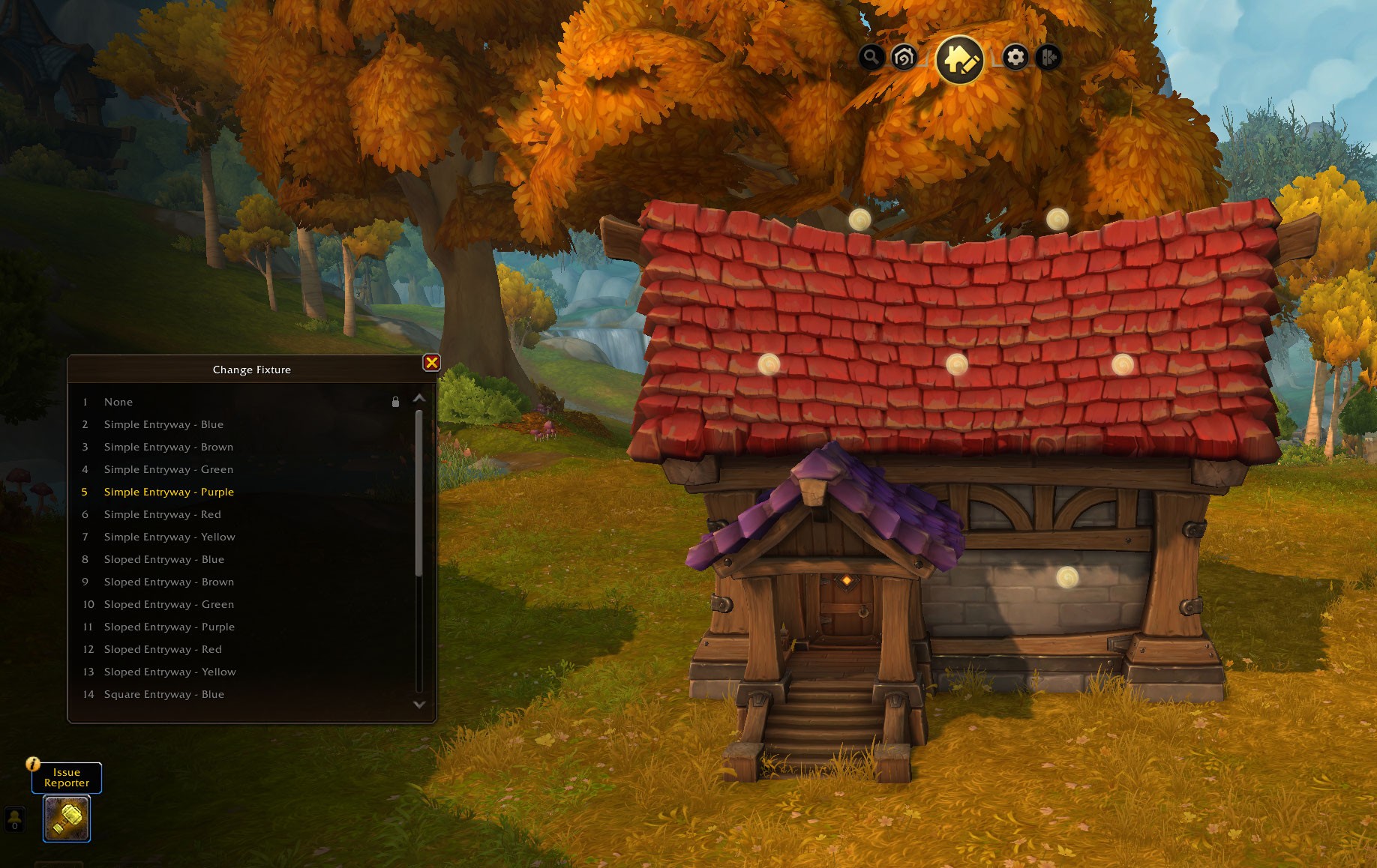Select Sloped Entryway - Green
The height and width of the screenshot is (868, 1377).
[x=169, y=604]
